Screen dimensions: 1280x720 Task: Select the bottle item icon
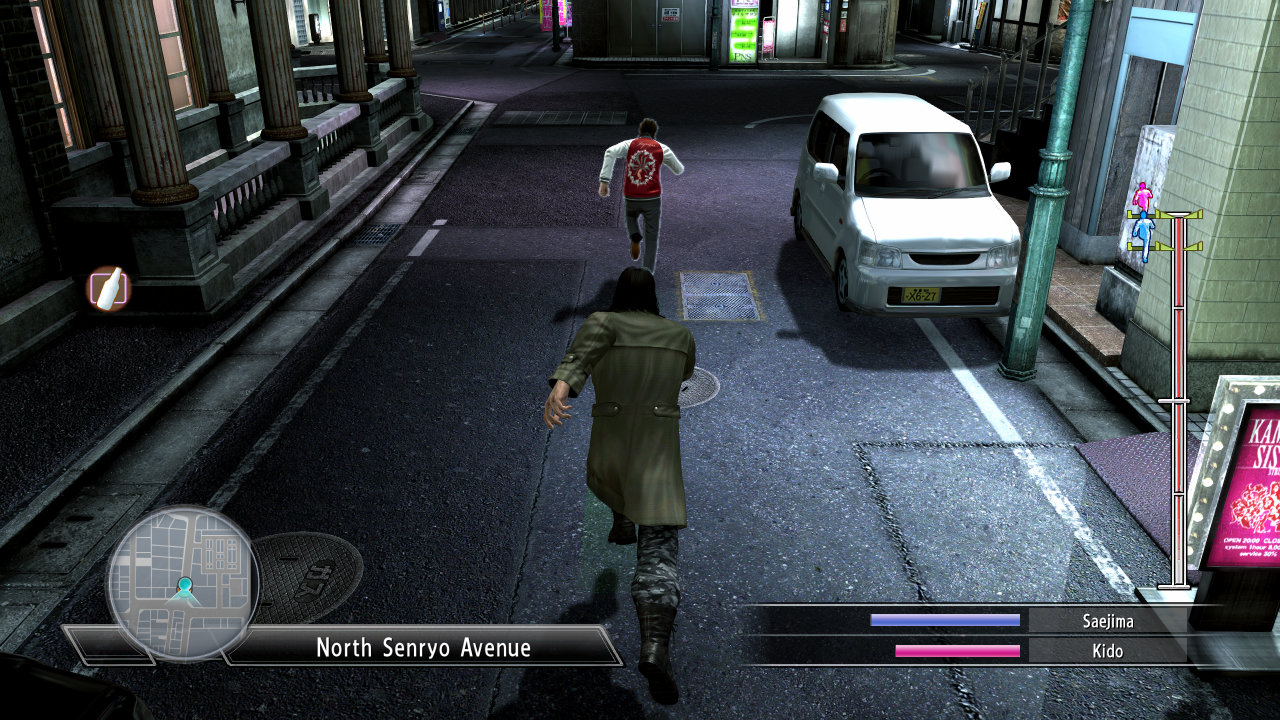pyautogui.click(x=108, y=288)
